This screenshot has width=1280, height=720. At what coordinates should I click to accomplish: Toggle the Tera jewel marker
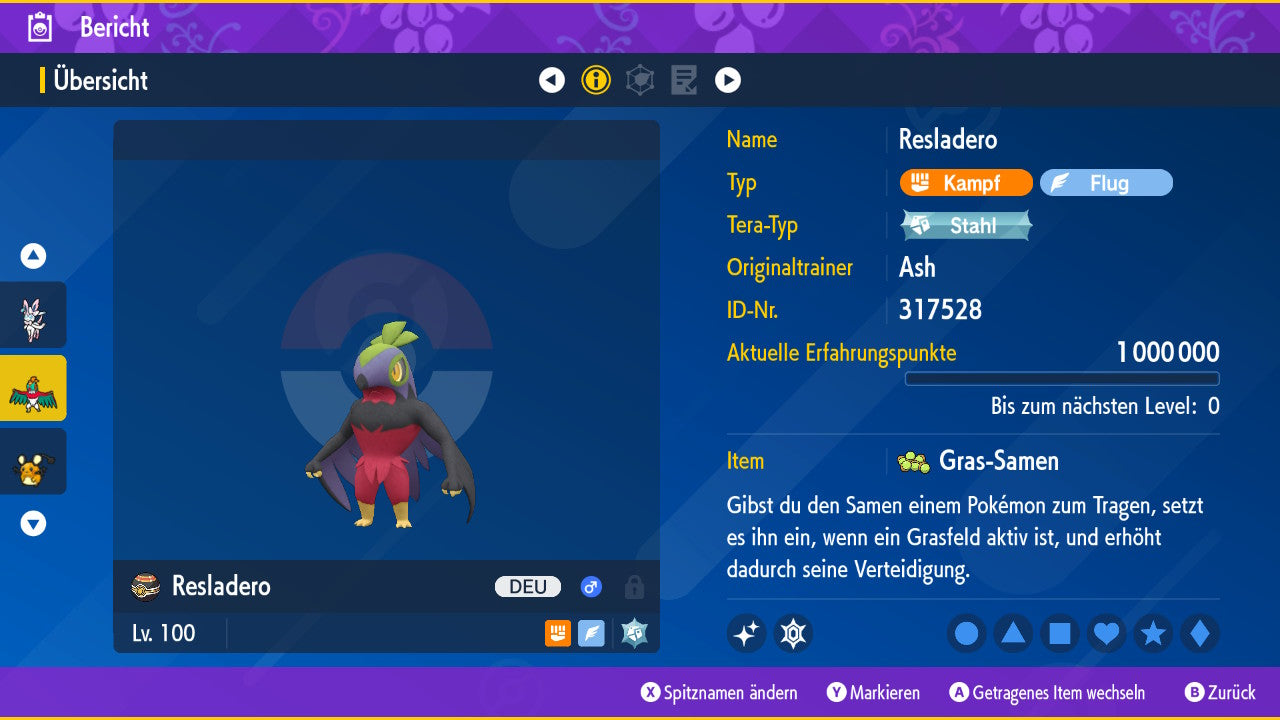click(793, 632)
